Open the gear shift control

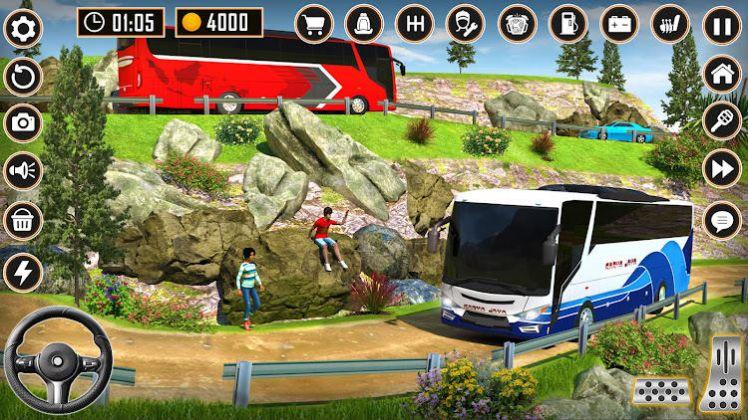pos(415,24)
